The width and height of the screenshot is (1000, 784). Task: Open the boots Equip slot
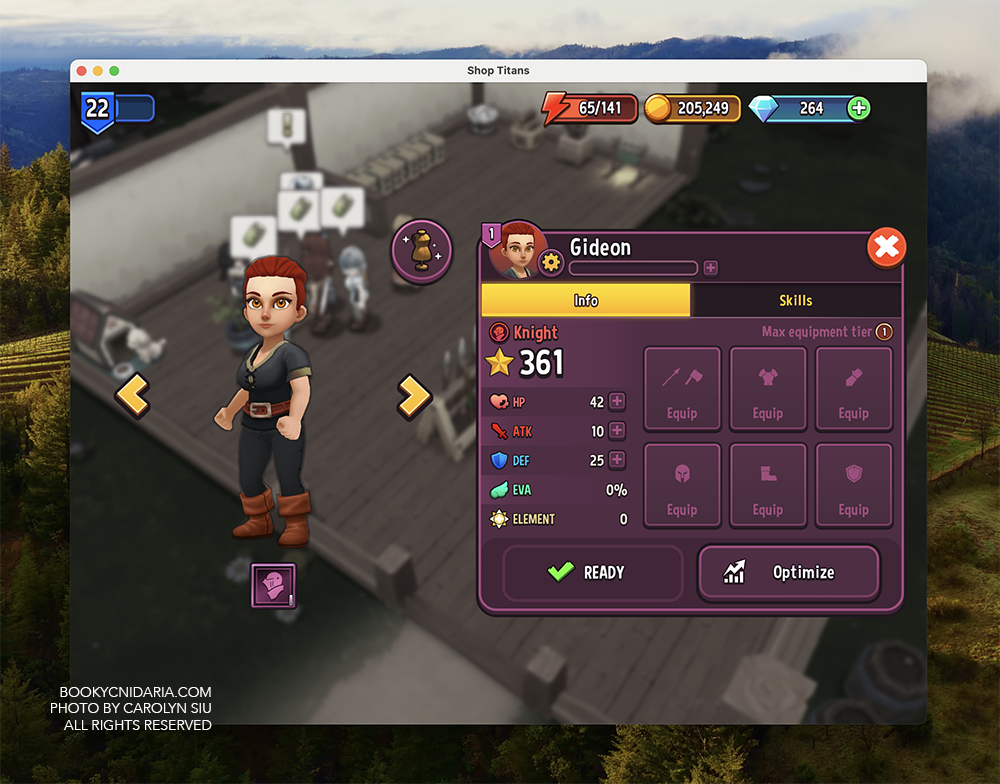[x=768, y=484]
